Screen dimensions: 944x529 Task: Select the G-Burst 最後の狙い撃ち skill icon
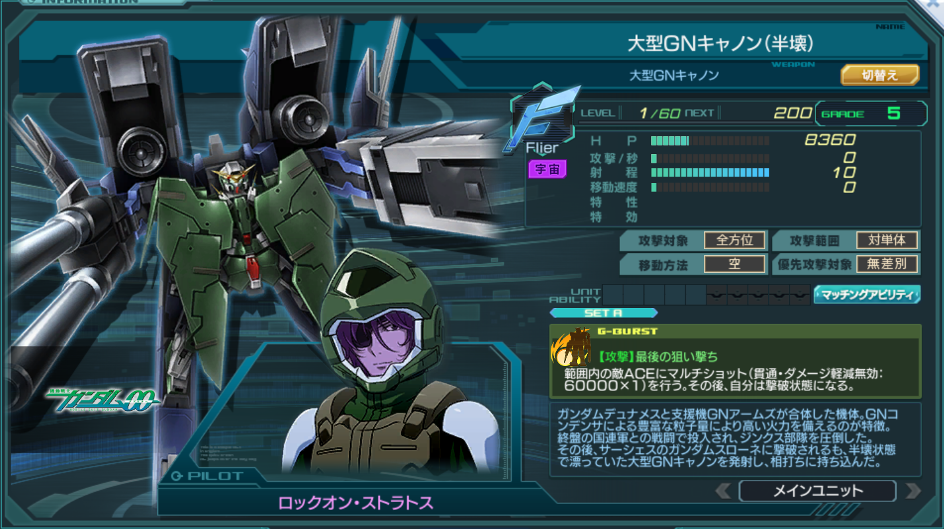573,351
